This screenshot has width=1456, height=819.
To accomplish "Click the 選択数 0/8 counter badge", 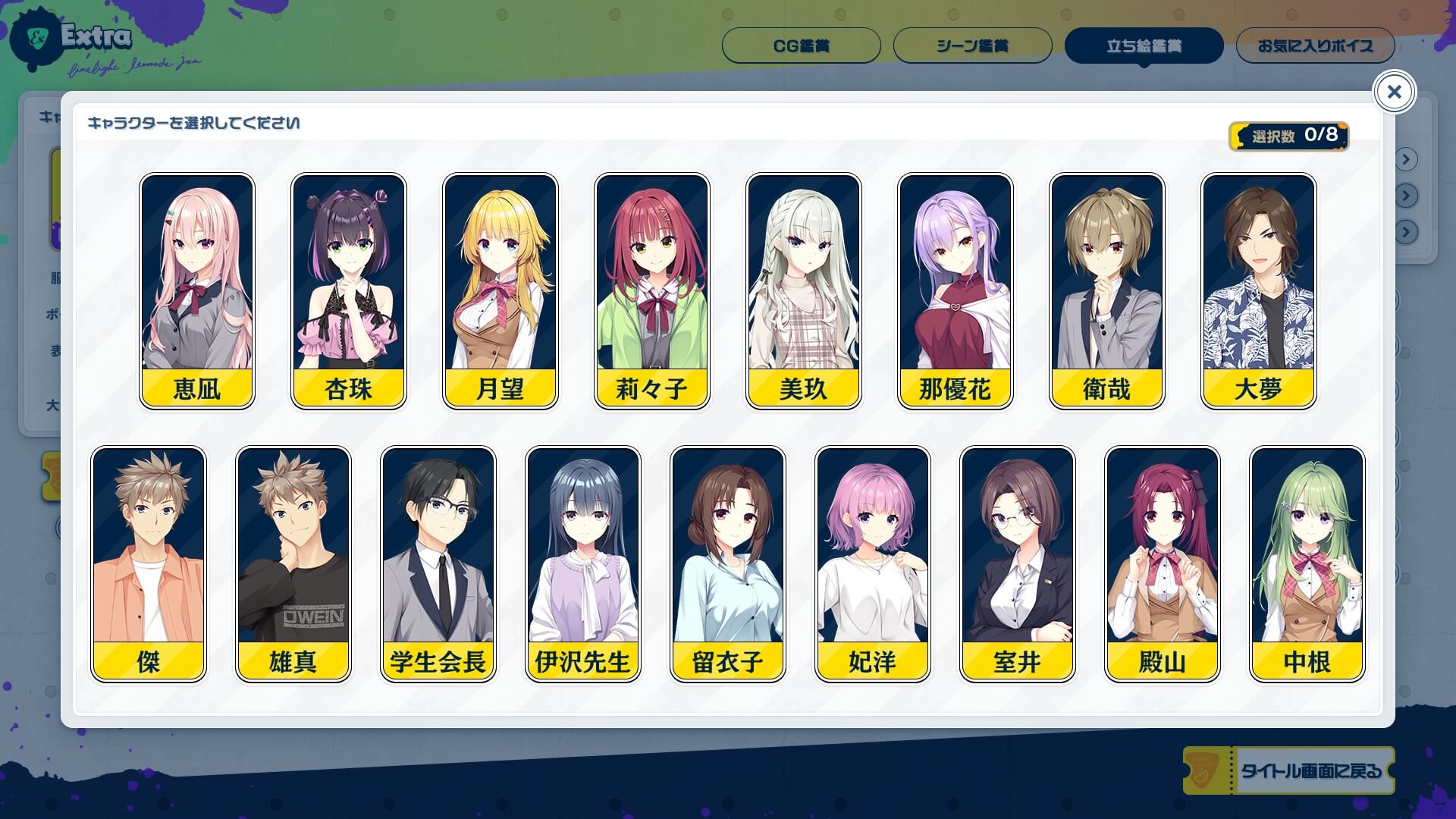I will 1289,136.
